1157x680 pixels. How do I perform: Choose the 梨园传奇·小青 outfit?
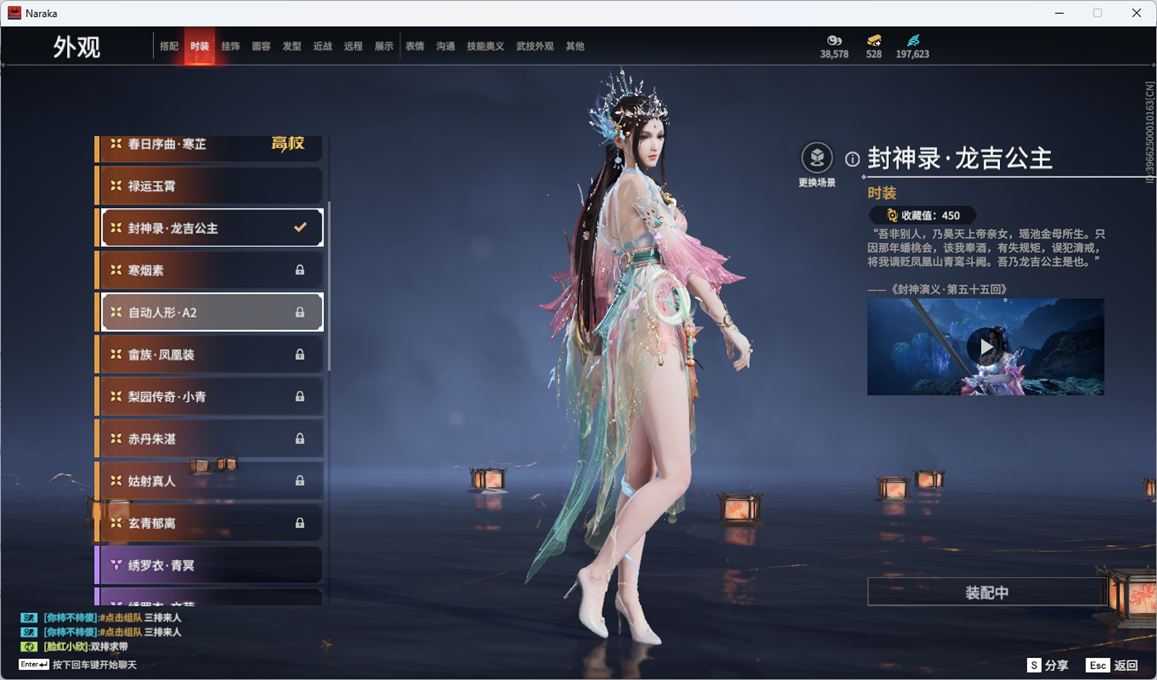[x=210, y=397]
